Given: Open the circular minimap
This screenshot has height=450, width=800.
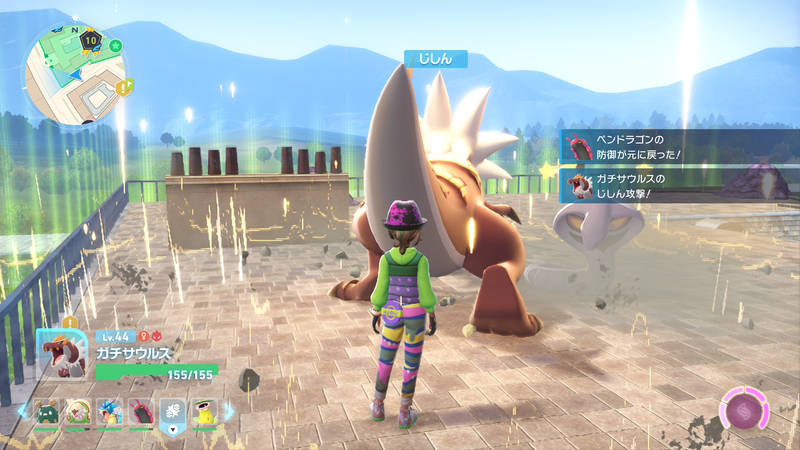Looking at the screenshot, I should 75,71.
